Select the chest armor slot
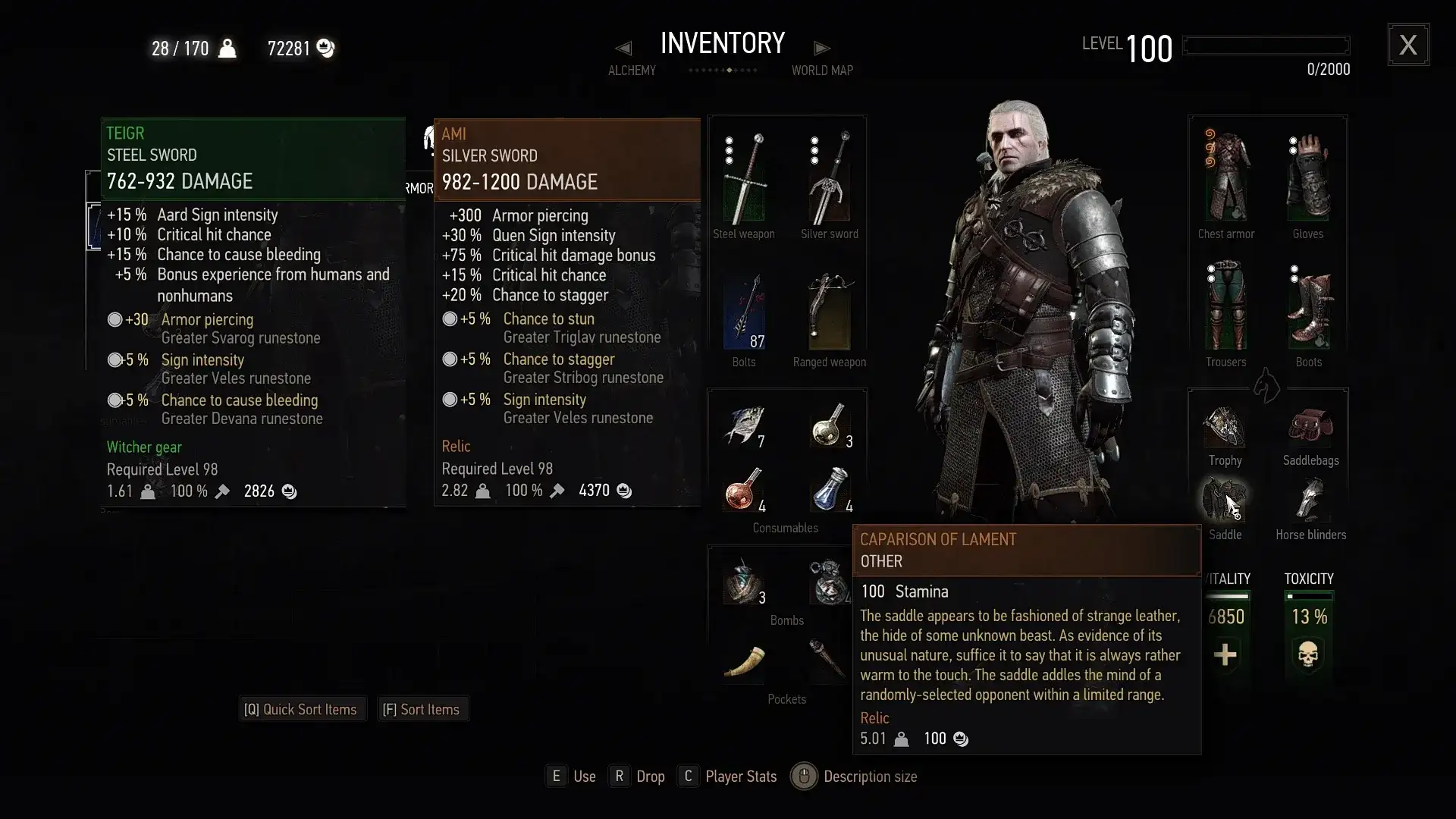The height and width of the screenshot is (819, 1456). (1225, 178)
